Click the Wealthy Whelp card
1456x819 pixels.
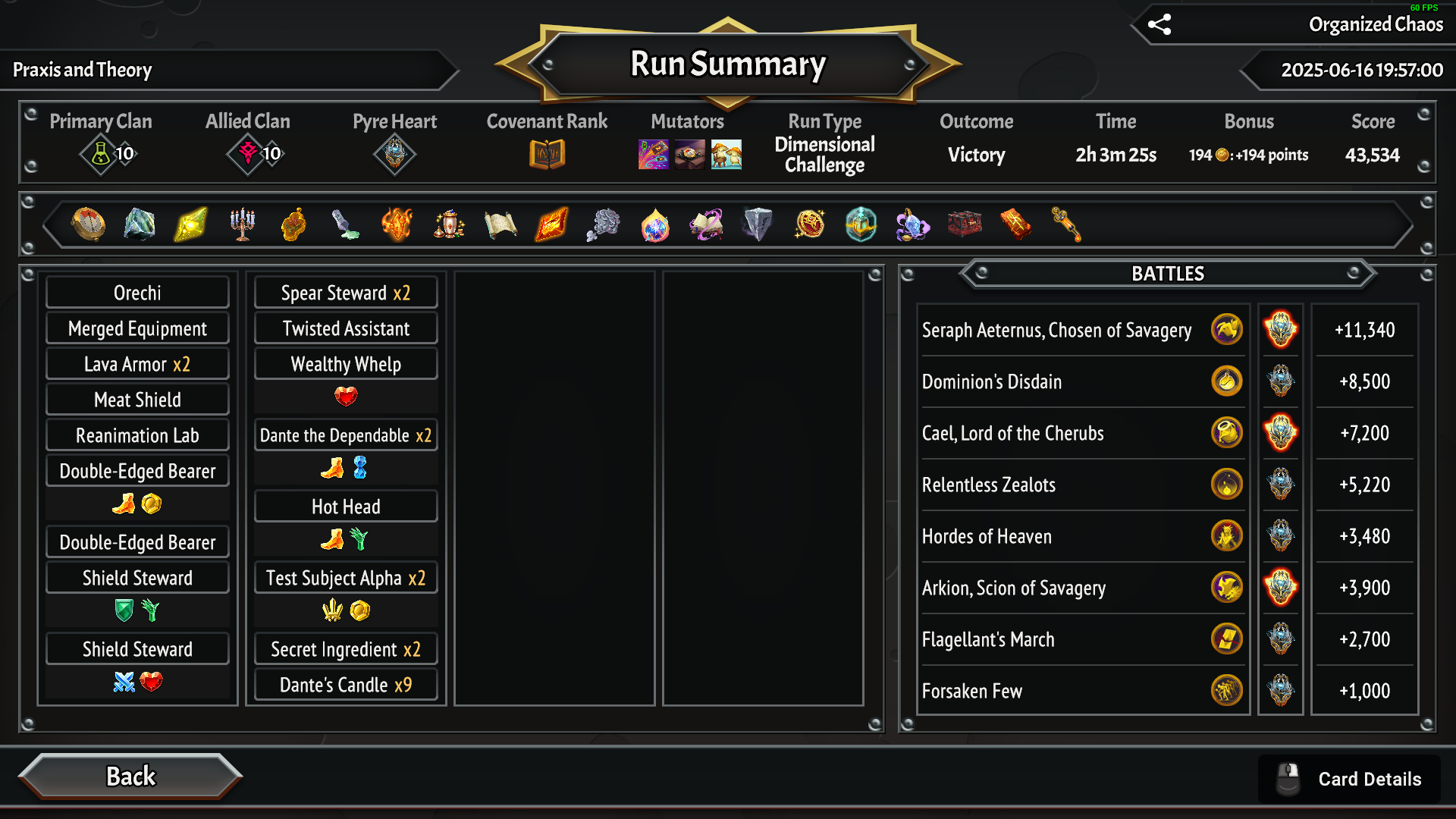tap(346, 364)
